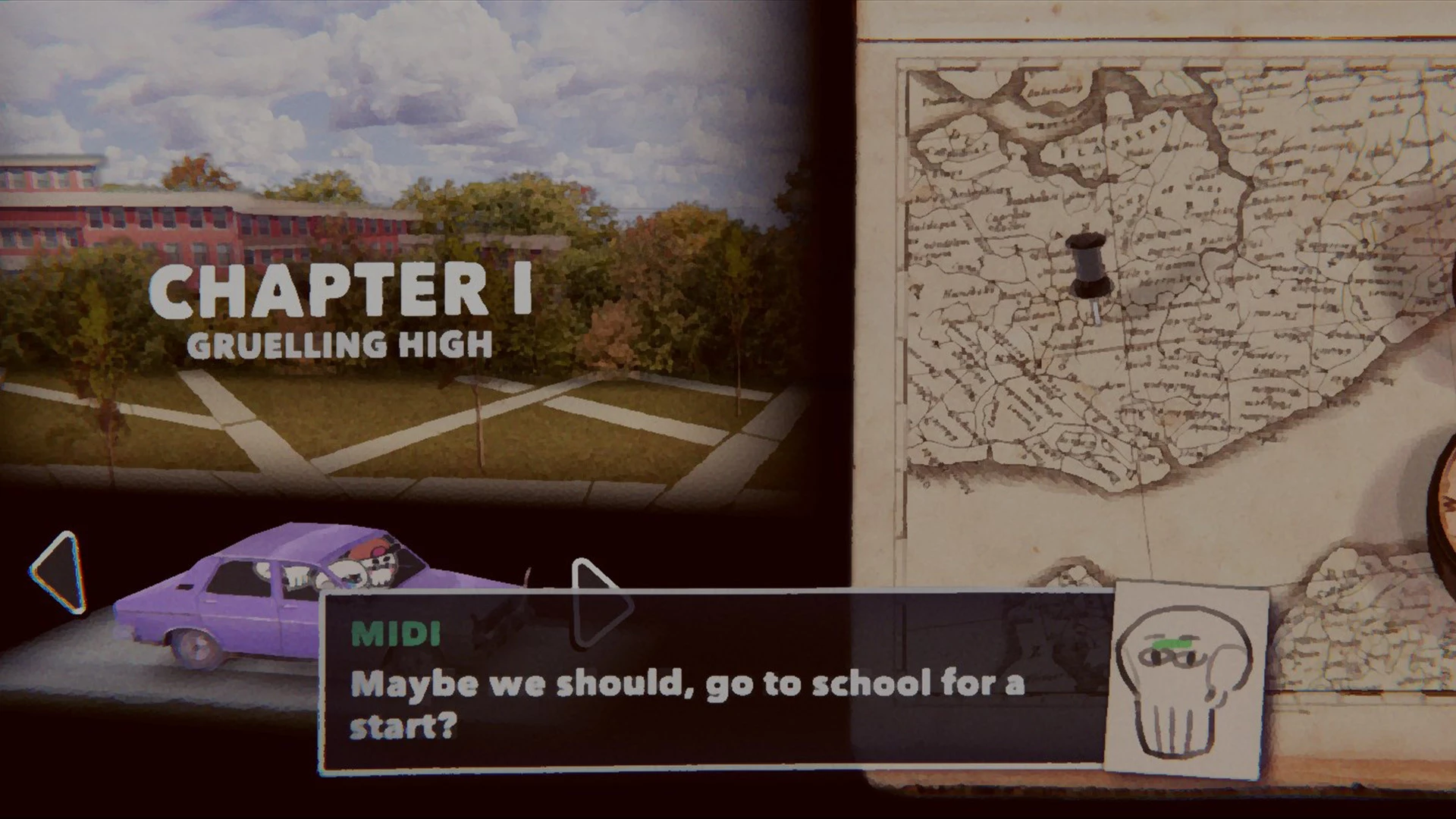This screenshot has height=819, width=1456.
Task: Advance Midi's dialogue box
Action: 713,682
